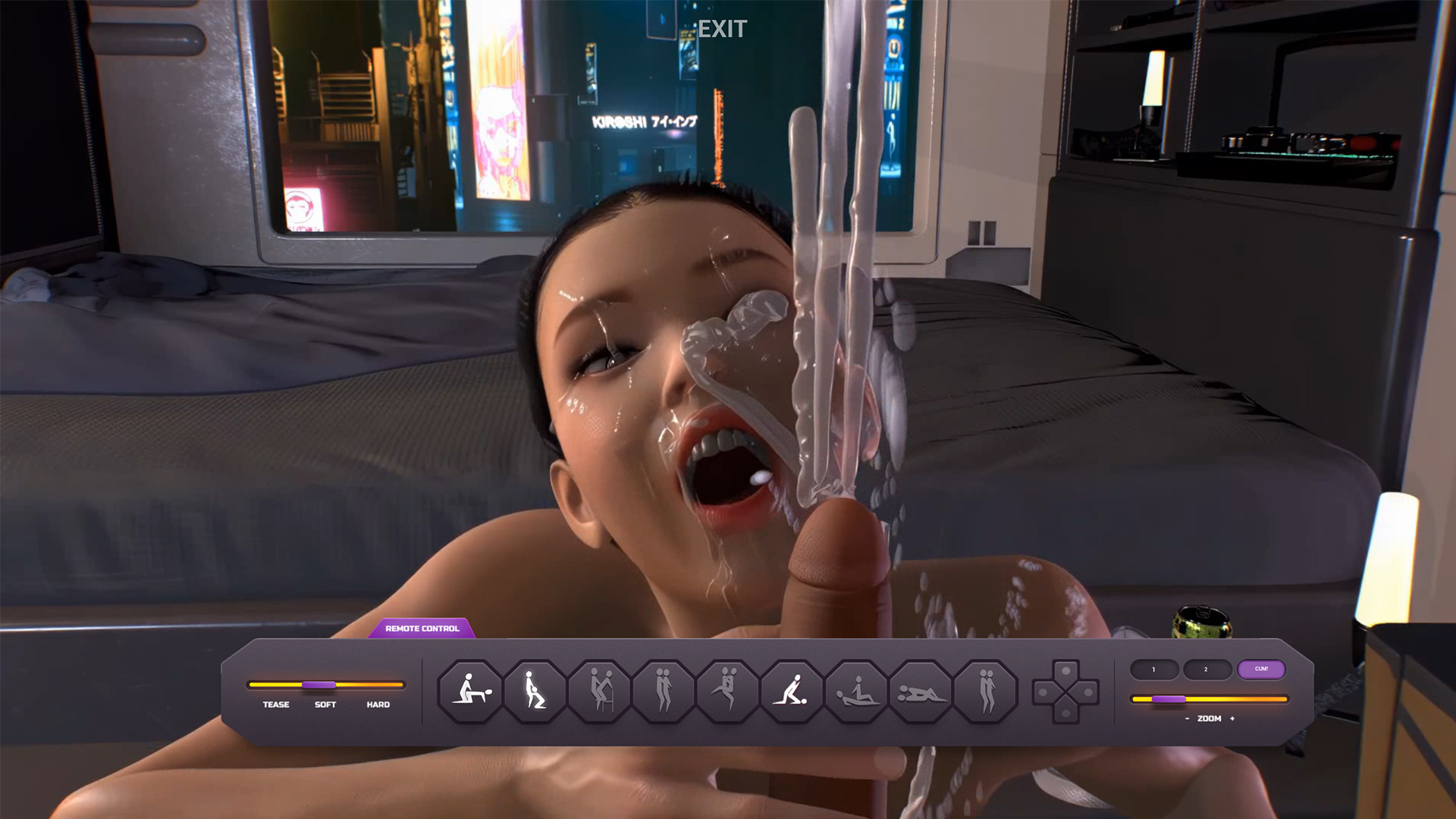This screenshot has width=1456, height=819.
Task: Click the zoom minus sign
Action: [x=1187, y=719]
